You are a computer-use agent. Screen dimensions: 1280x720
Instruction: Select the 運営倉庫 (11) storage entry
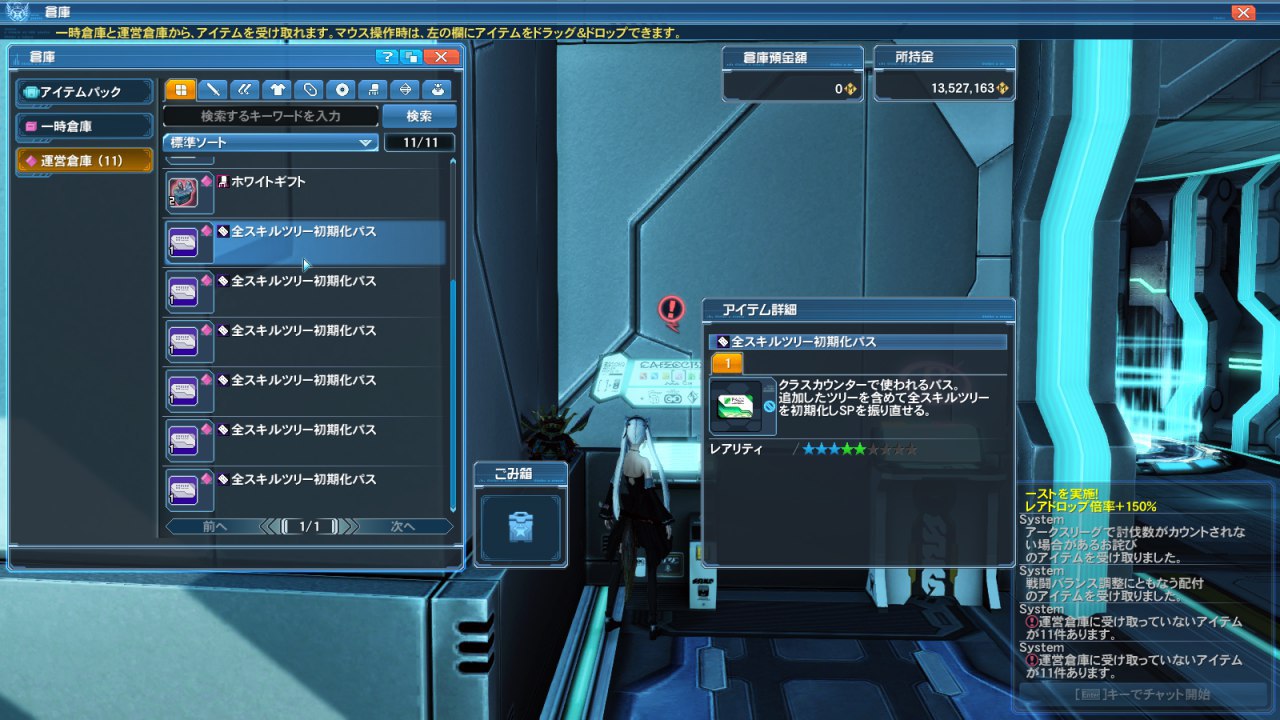coord(86,161)
